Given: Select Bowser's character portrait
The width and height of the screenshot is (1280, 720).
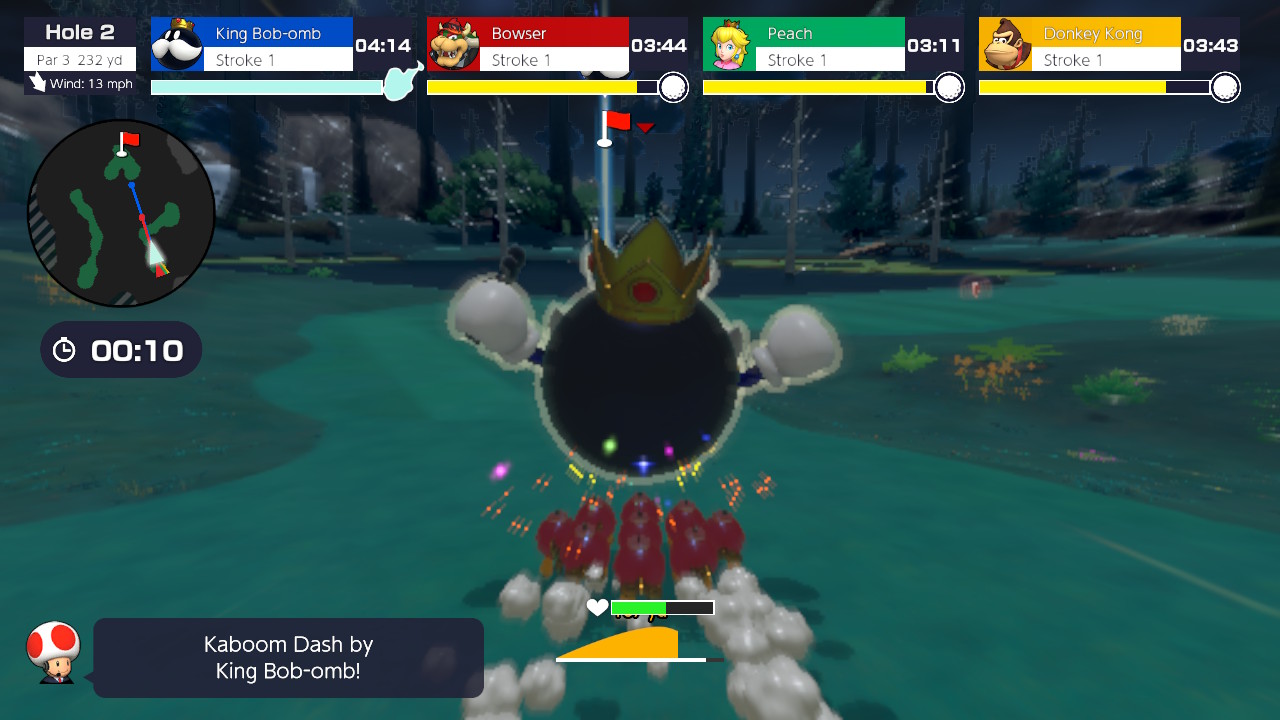Looking at the screenshot, I should coord(454,44).
